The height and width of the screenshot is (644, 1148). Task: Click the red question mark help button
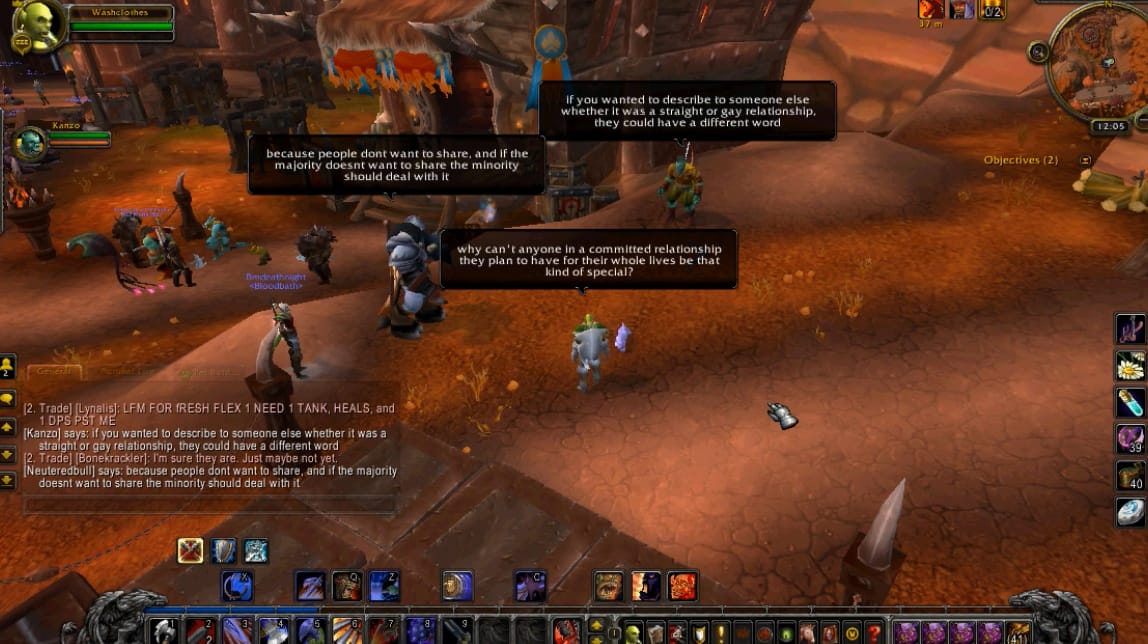(874, 633)
